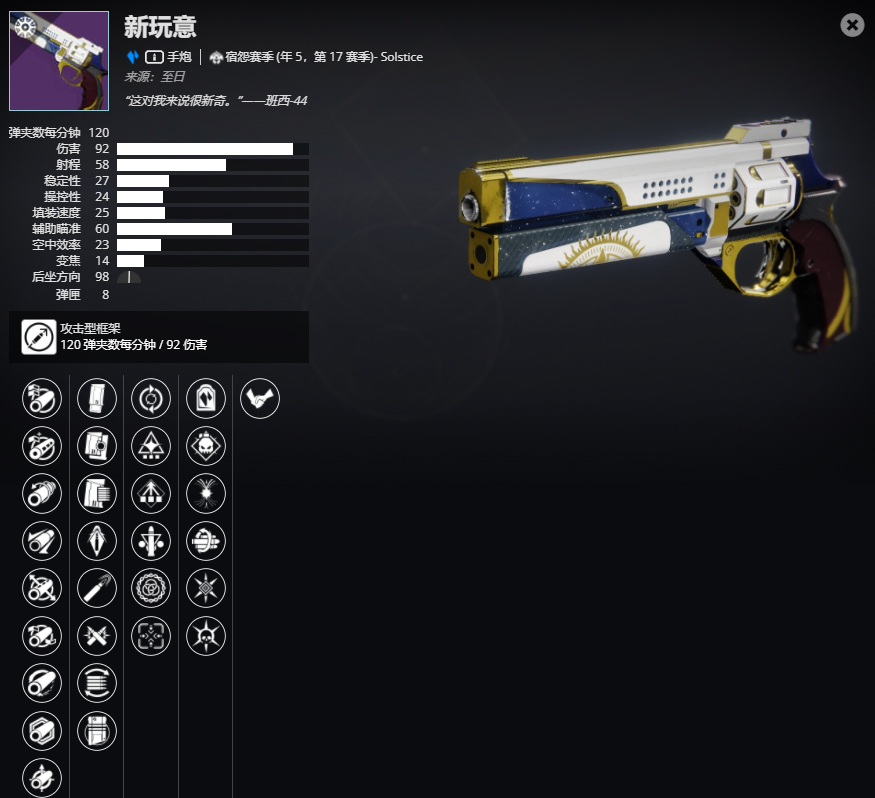Close the weapon details popup
This screenshot has width=875, height=798.
tap(852, 25)
